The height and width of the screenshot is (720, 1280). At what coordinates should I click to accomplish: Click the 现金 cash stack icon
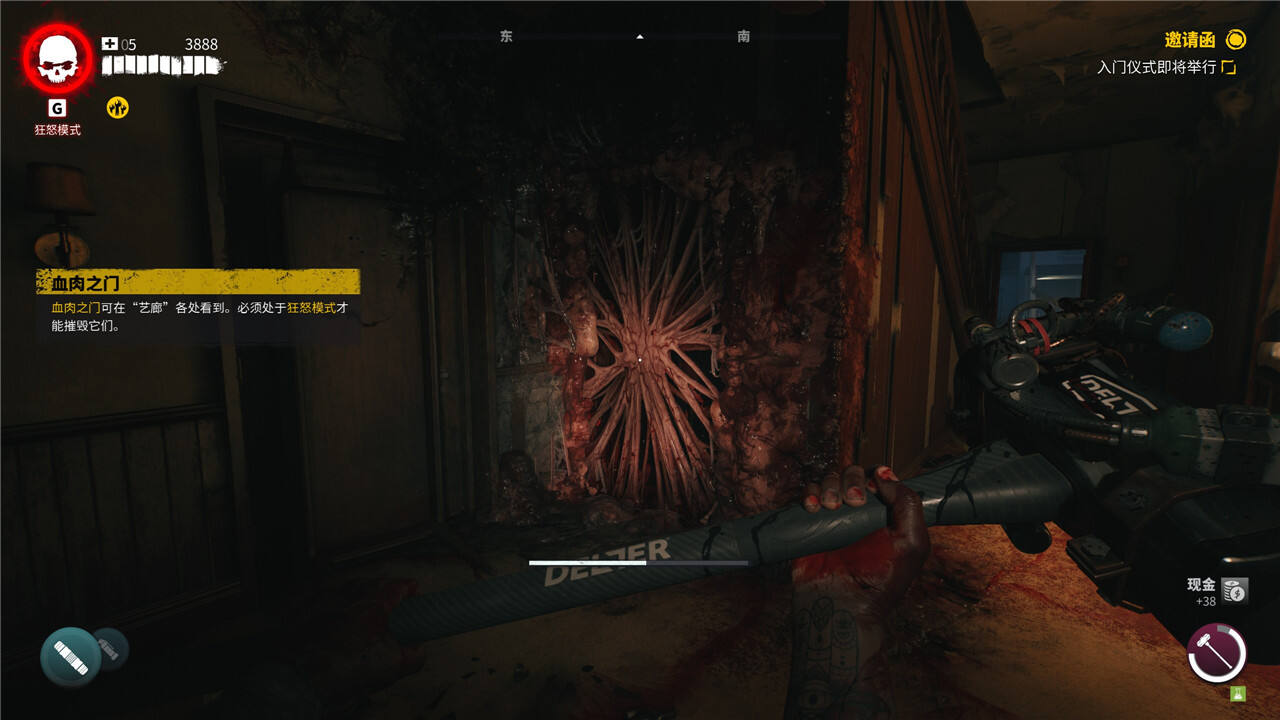coord(1235,591)
